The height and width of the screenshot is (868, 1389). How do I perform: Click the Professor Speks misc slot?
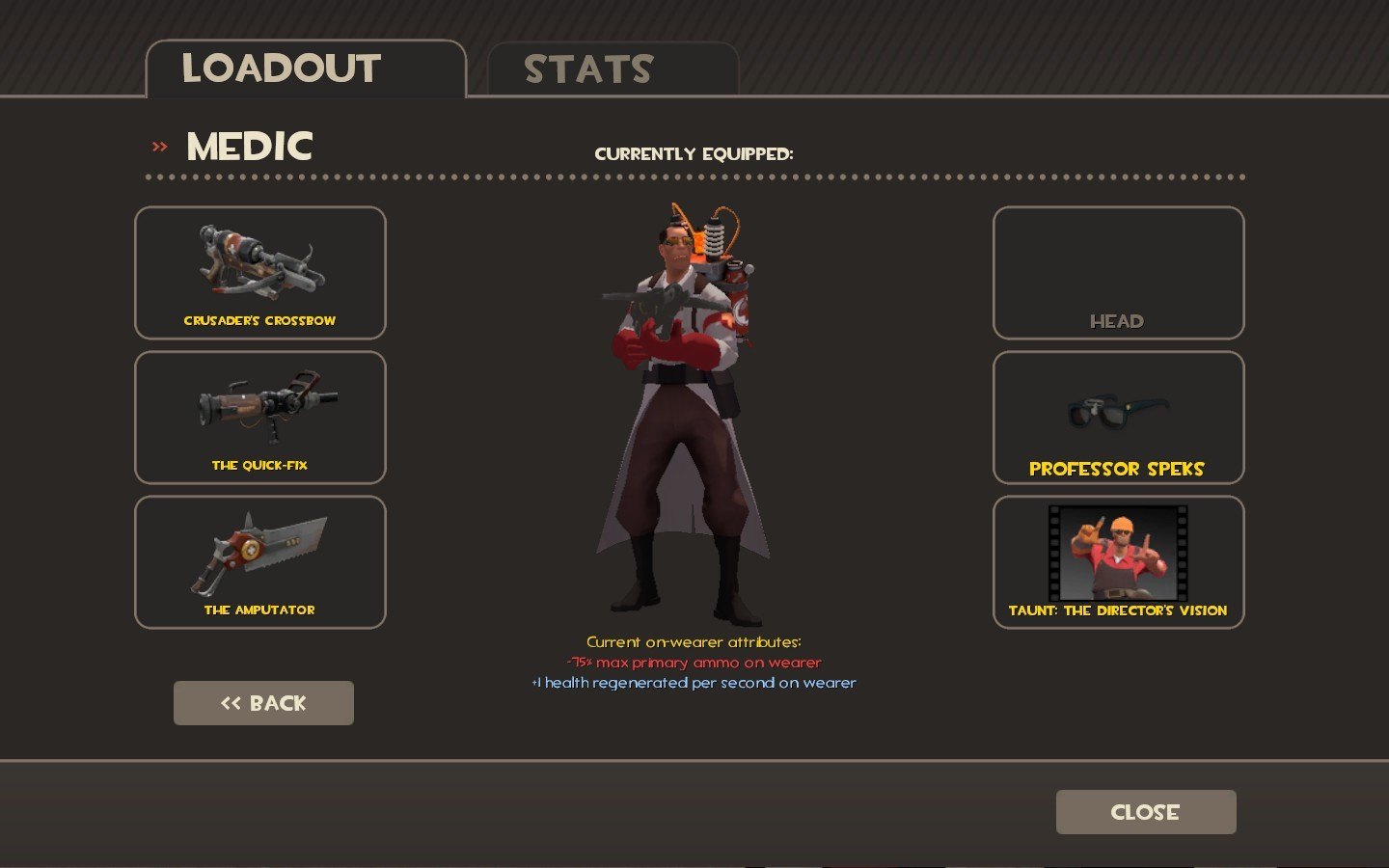(x=1118, y=418)
